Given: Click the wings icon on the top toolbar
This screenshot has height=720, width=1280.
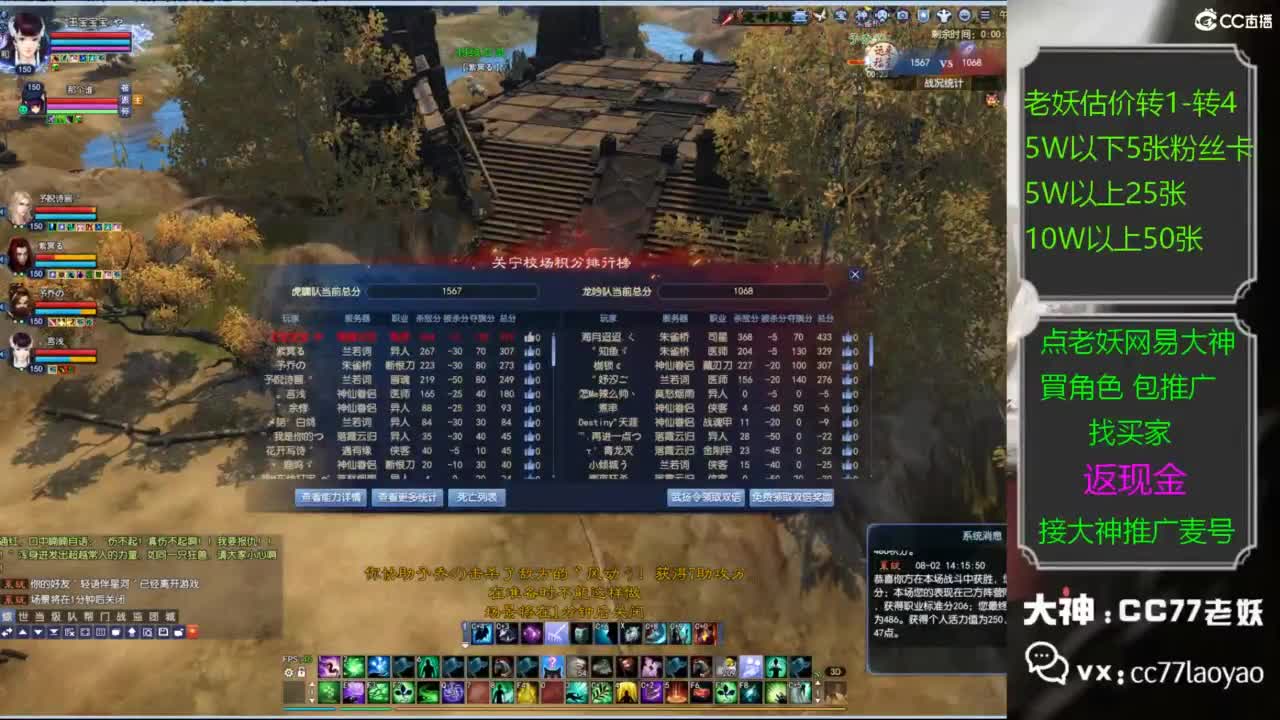Looking at the screenshot, I should [819, 14].
